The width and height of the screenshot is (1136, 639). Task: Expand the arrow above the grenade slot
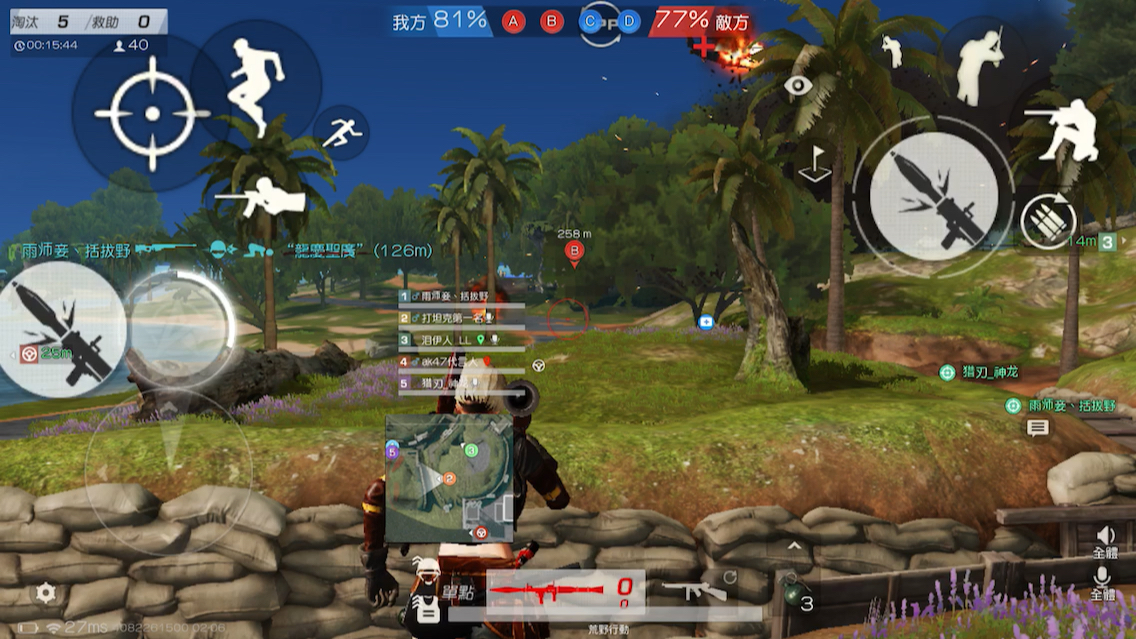[795, 547]
